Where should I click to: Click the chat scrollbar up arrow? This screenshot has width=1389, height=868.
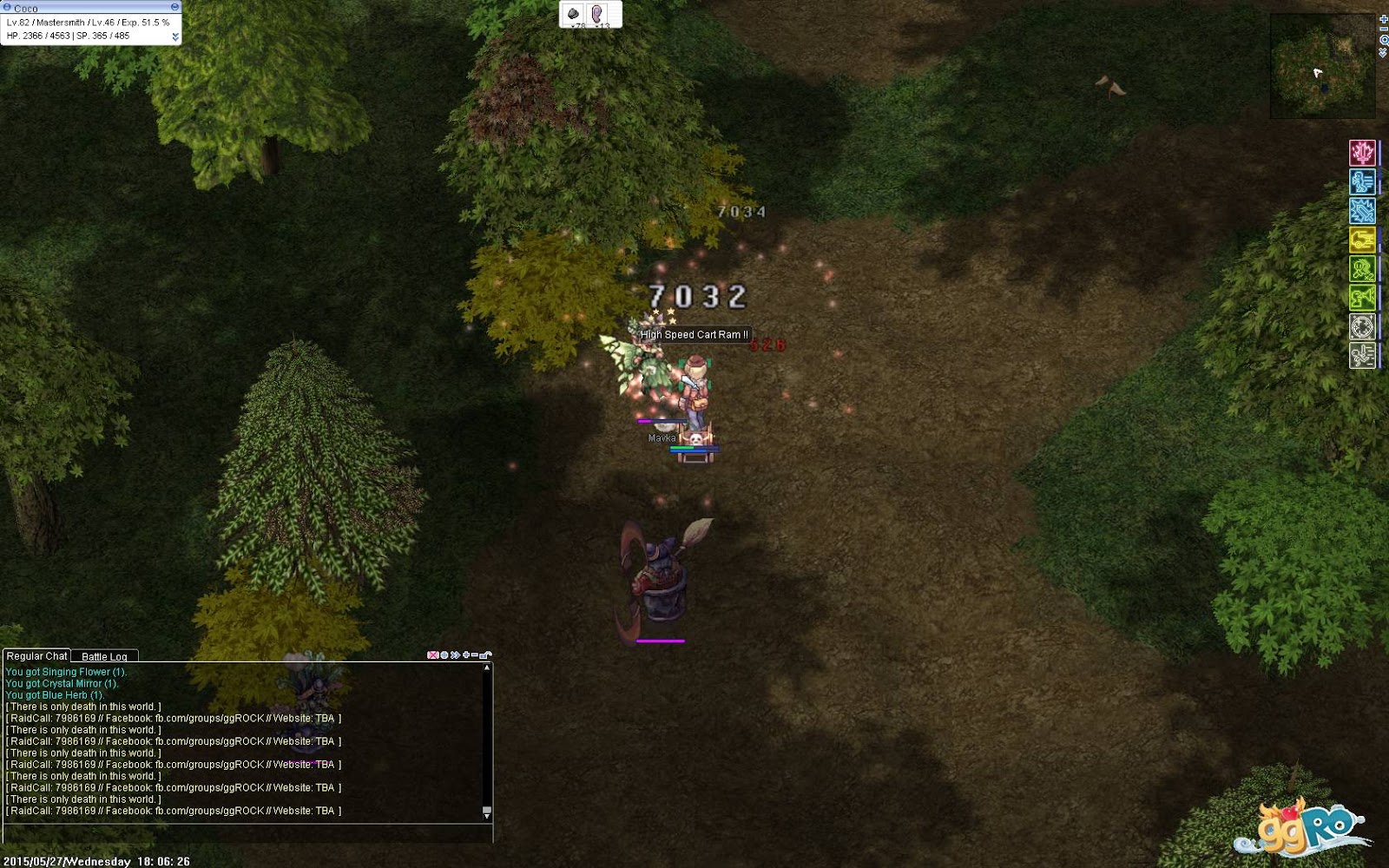487,667
